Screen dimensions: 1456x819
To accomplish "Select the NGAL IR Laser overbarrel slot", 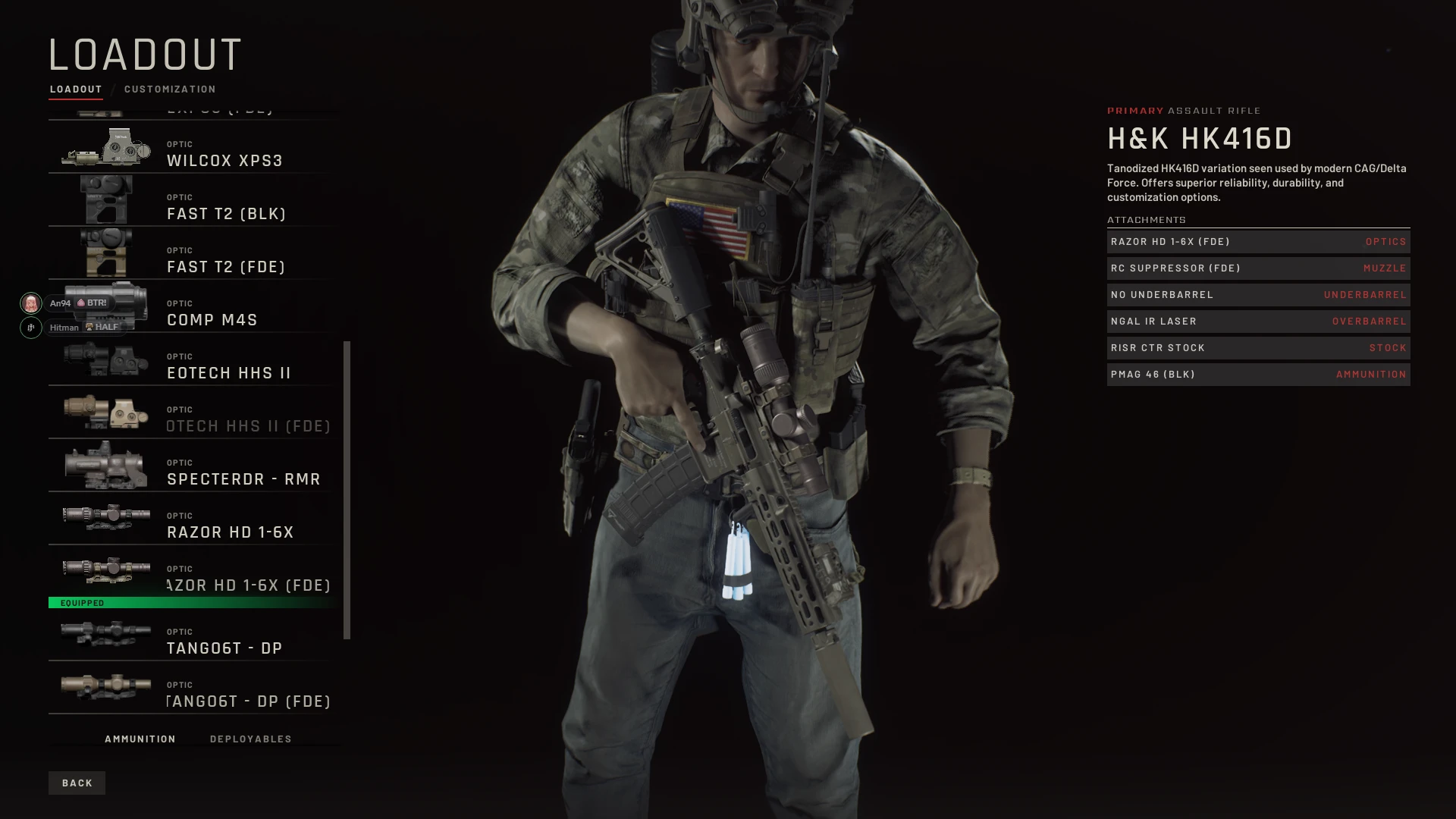I will click(1258, 322).
